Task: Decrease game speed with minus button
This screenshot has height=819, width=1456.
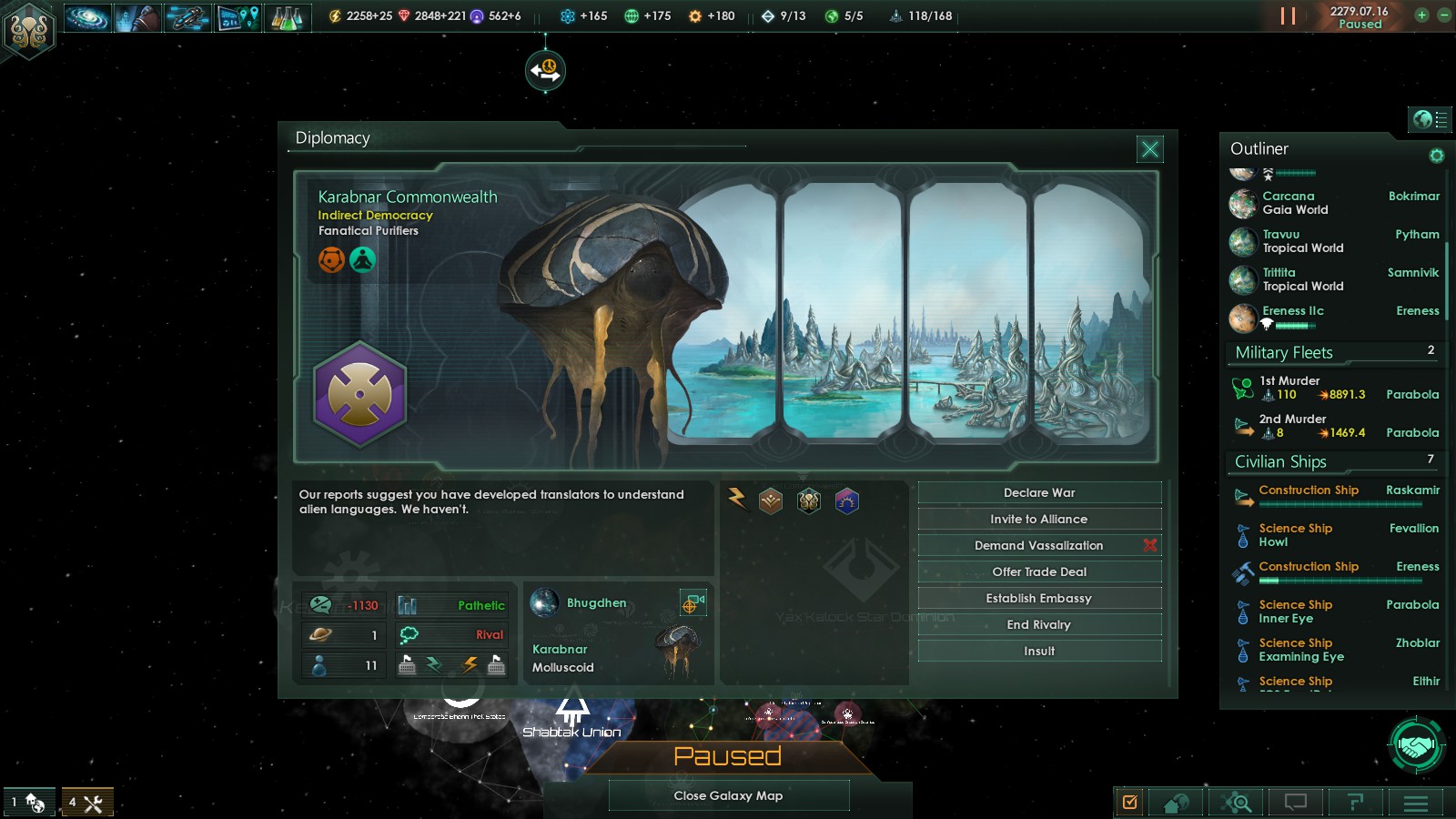Action: coord(1443,15)
